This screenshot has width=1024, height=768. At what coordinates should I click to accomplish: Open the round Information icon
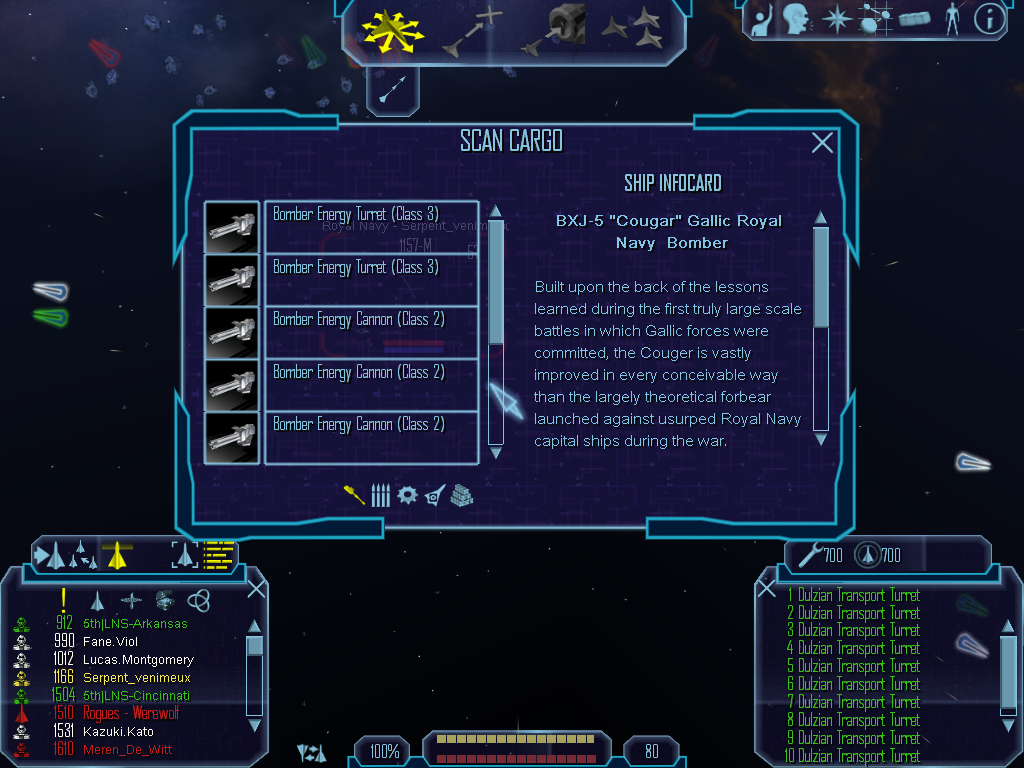pos(989,19)
